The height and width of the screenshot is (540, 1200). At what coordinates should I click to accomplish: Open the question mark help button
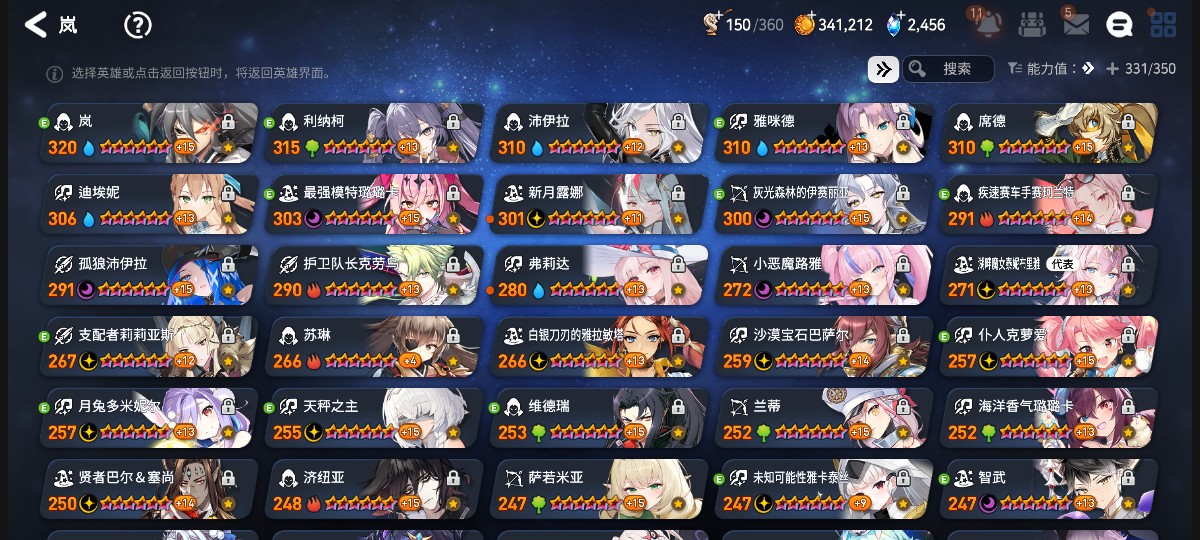pyautogui.click(x=137, y=25)
